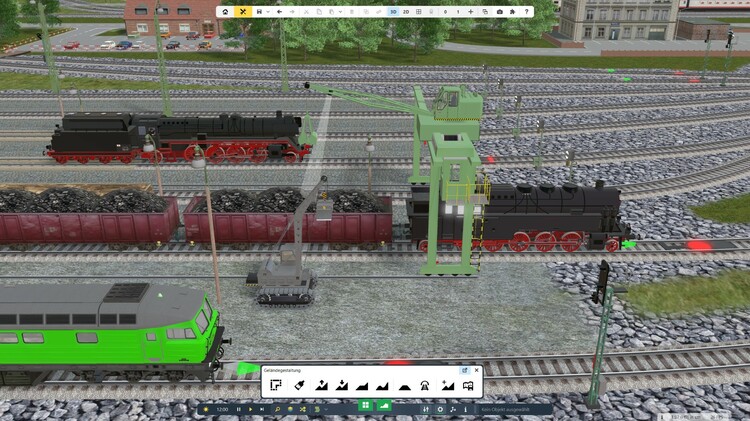
Task: Open the gear settings in bottom bar
Action: (x=440, y=409)
